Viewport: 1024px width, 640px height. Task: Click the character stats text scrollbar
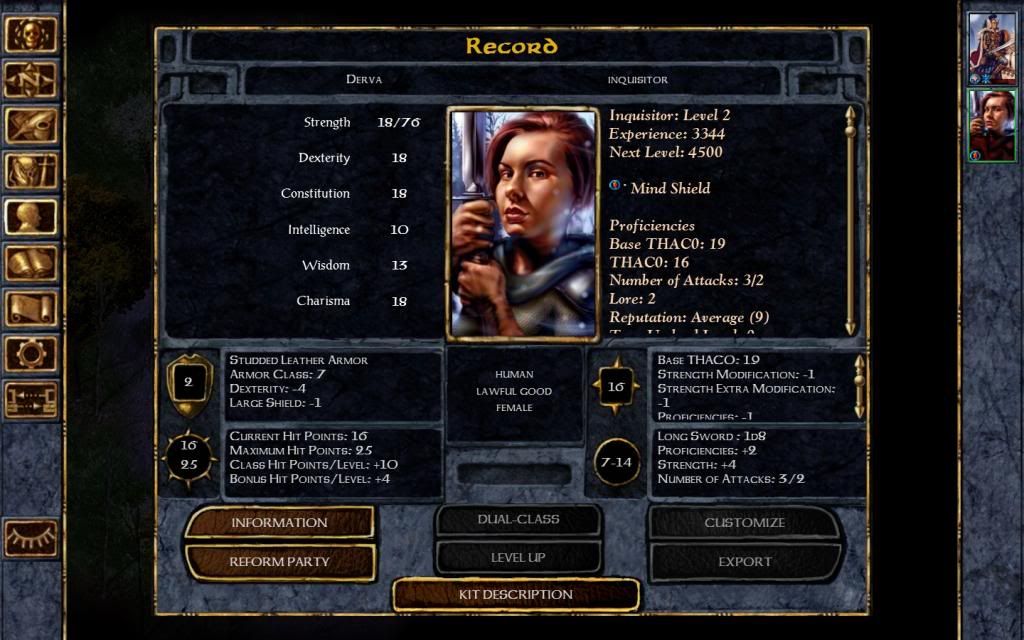tap(850, 220)
